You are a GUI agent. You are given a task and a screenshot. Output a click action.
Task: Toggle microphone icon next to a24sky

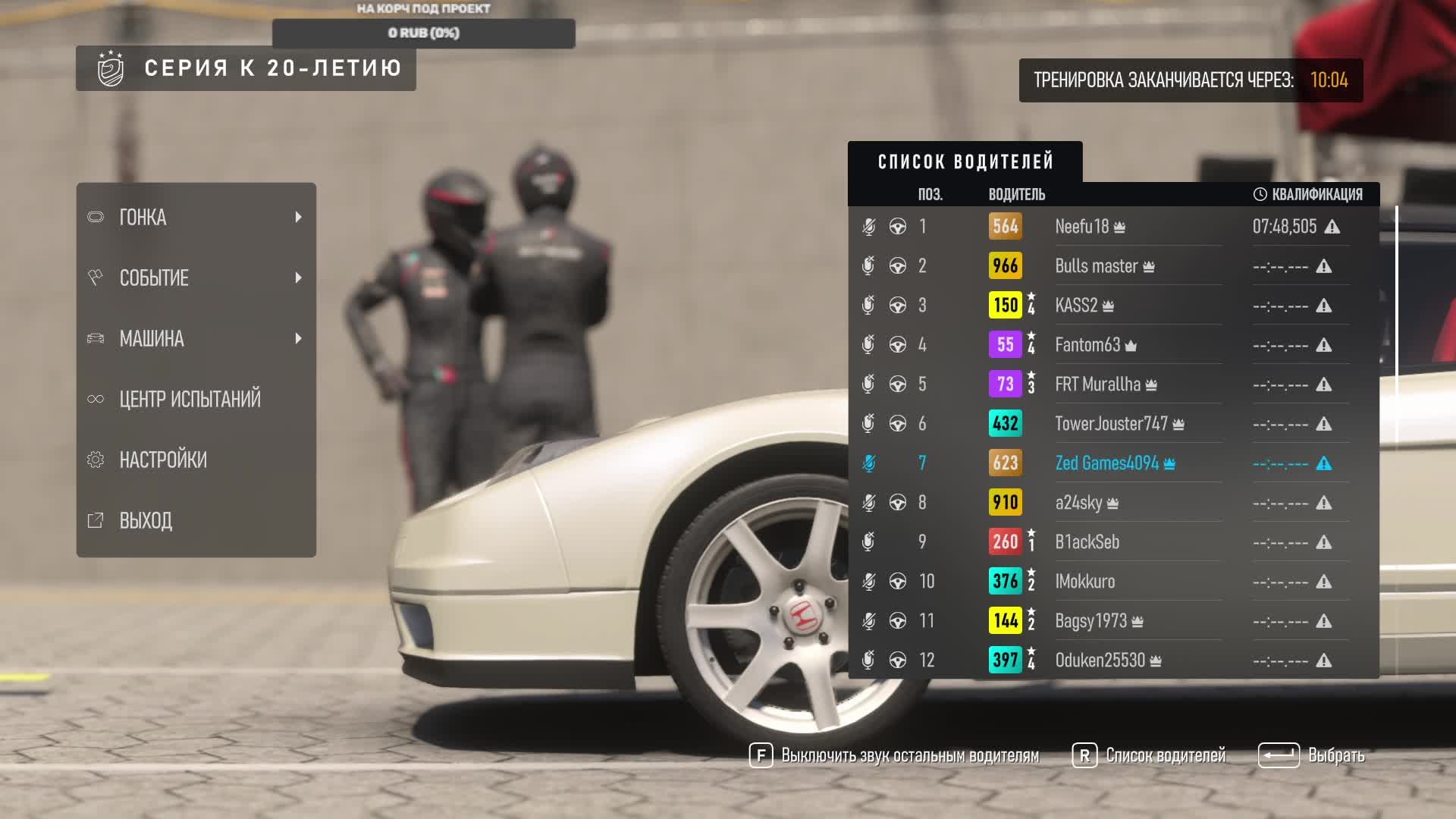pos(869,503)
